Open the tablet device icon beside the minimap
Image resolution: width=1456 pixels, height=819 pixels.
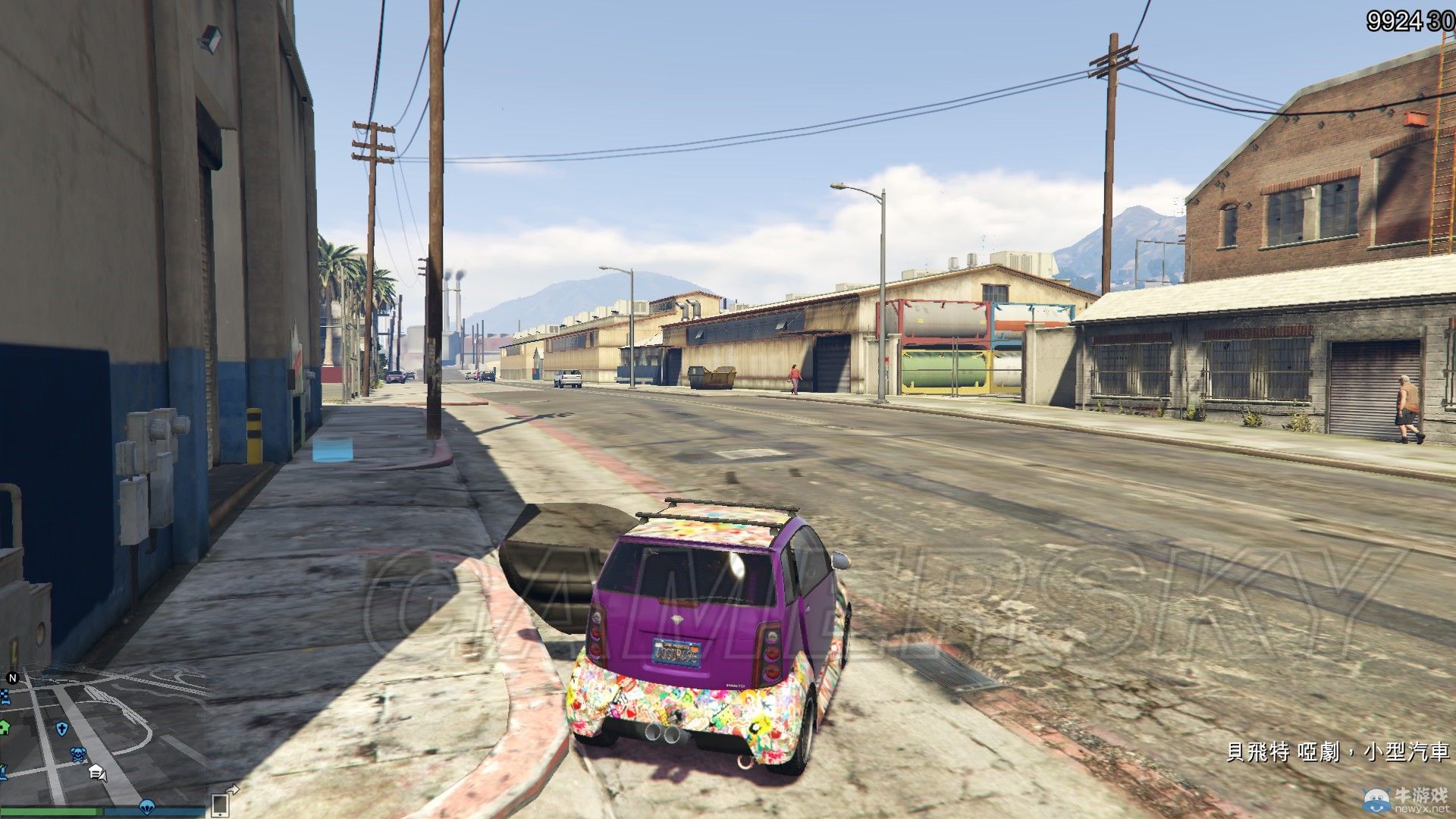pyautogui.click(x=219, y=807)
